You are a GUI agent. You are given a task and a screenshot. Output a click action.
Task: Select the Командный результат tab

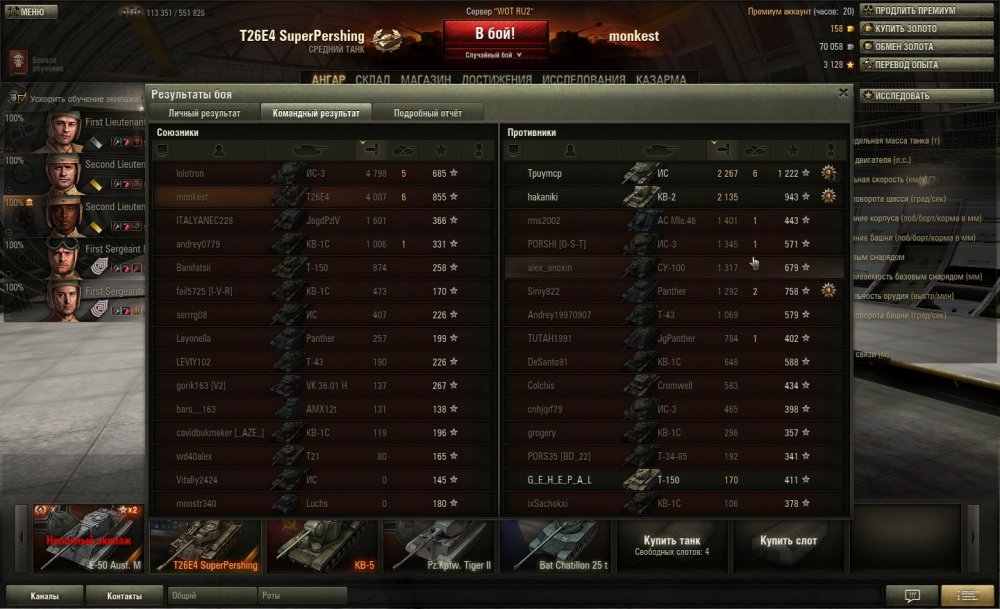click(316, 113)
